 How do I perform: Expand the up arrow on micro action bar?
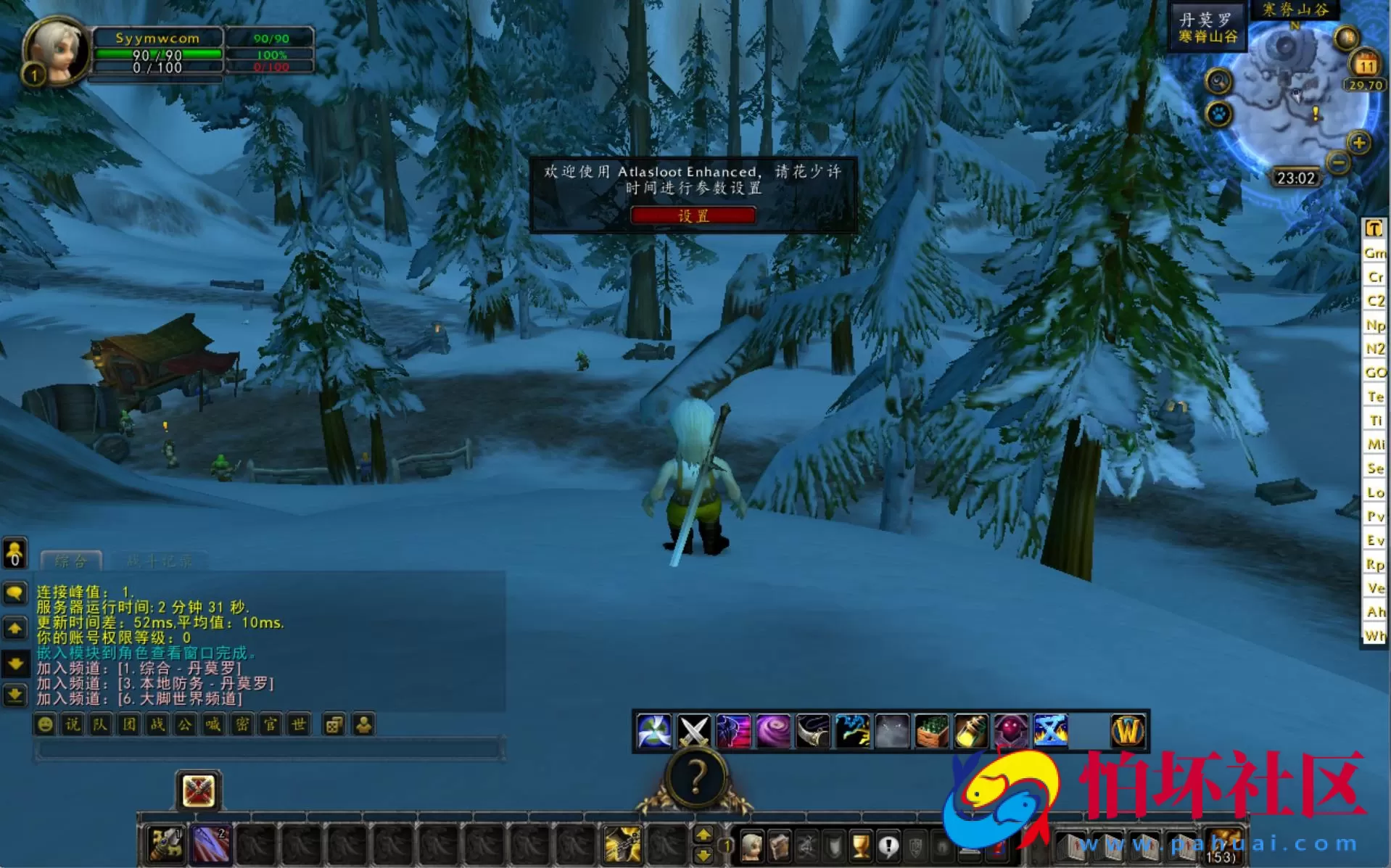705,833
